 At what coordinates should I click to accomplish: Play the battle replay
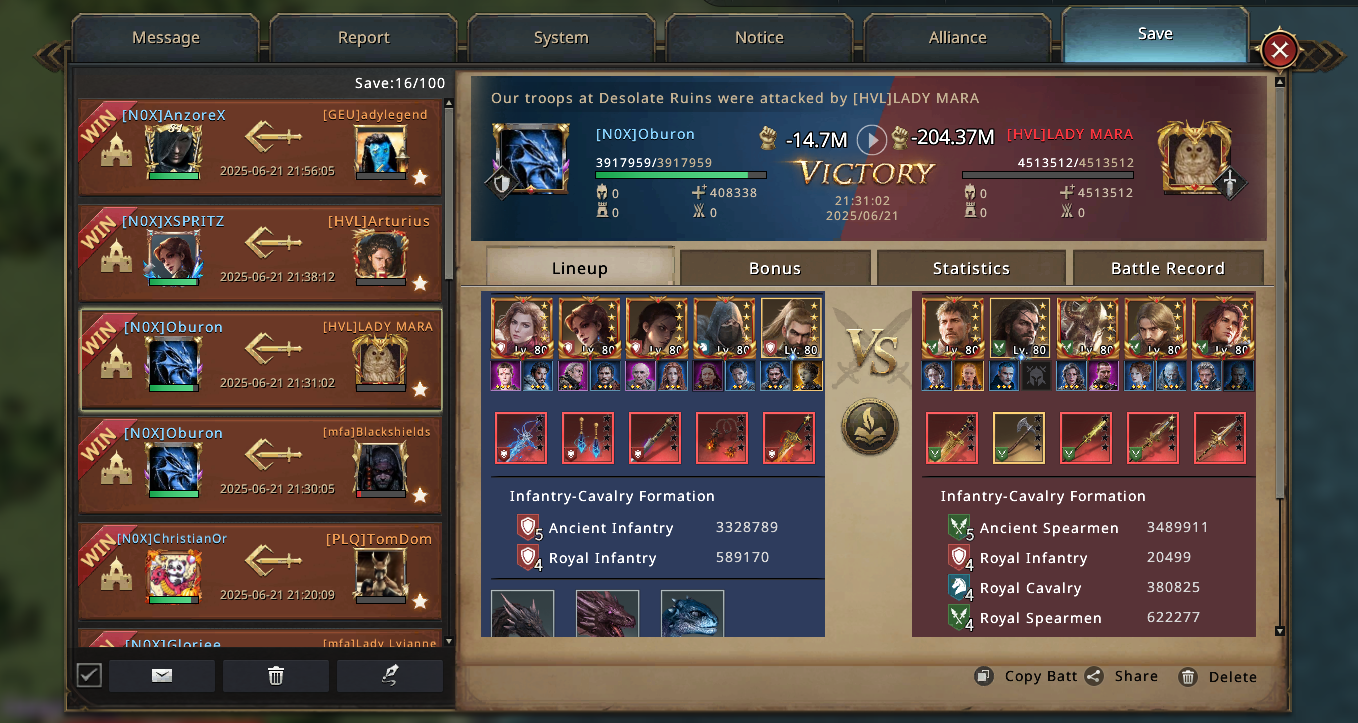pyautogui.click(x=871, y=139)
